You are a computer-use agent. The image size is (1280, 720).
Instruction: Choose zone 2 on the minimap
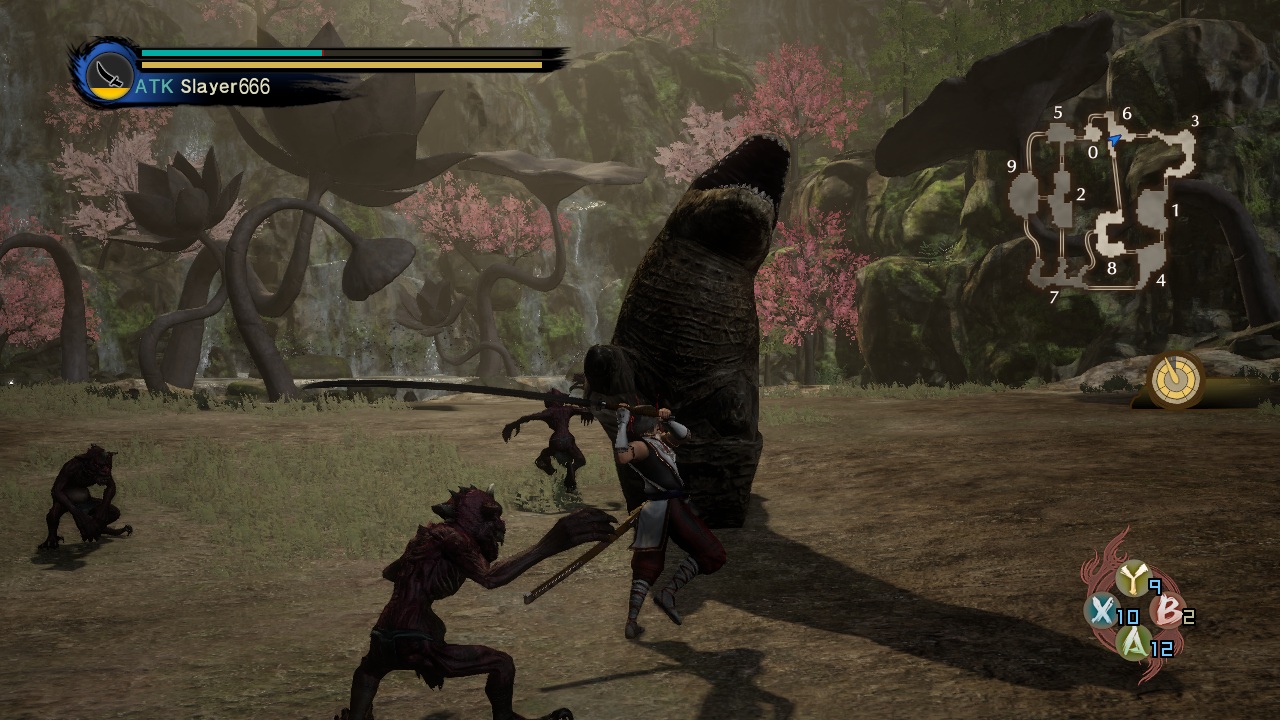tap(1080, 195)
